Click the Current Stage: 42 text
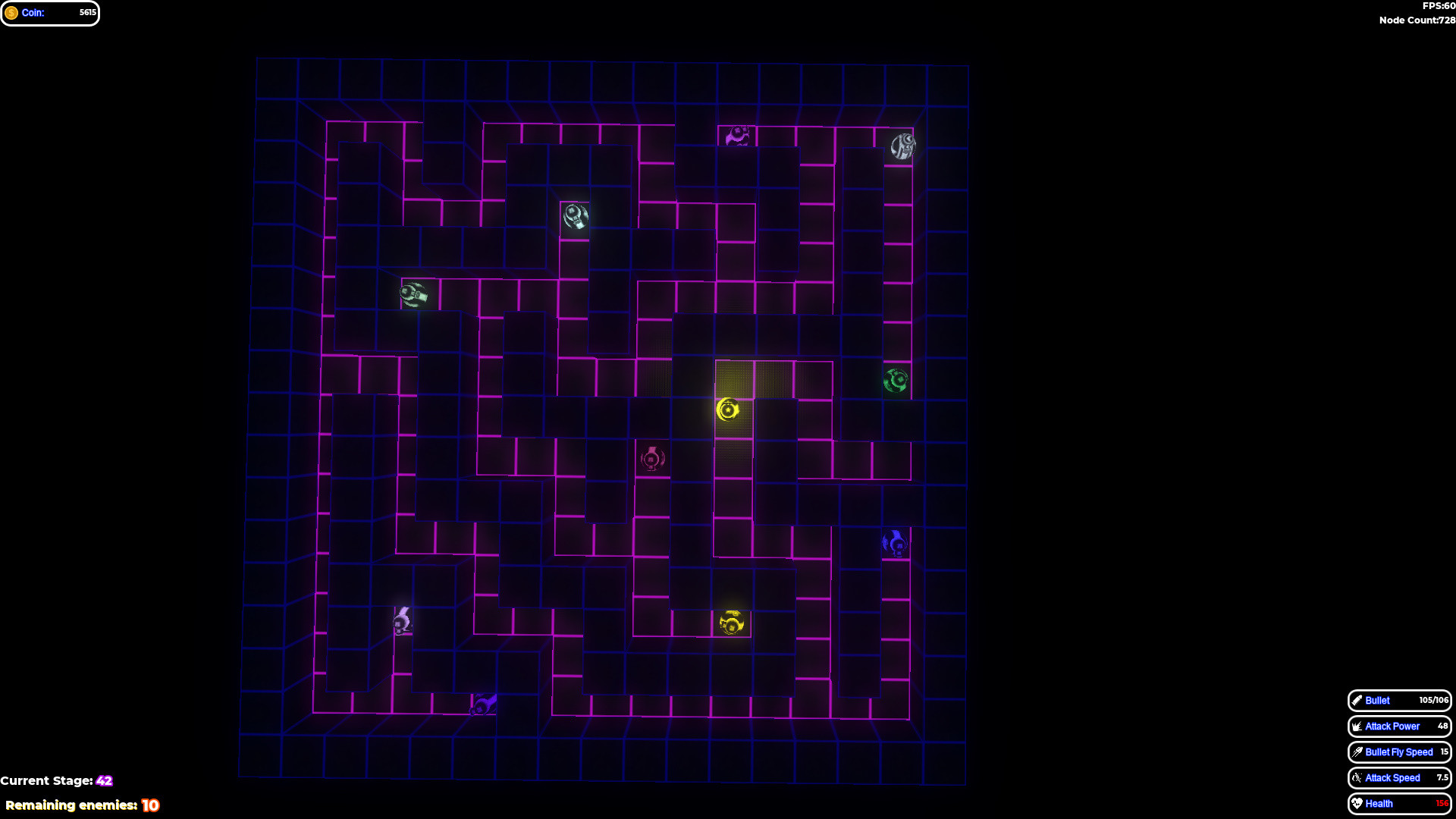The height and width of the screenshot is (819, 1456). point(57,780)
